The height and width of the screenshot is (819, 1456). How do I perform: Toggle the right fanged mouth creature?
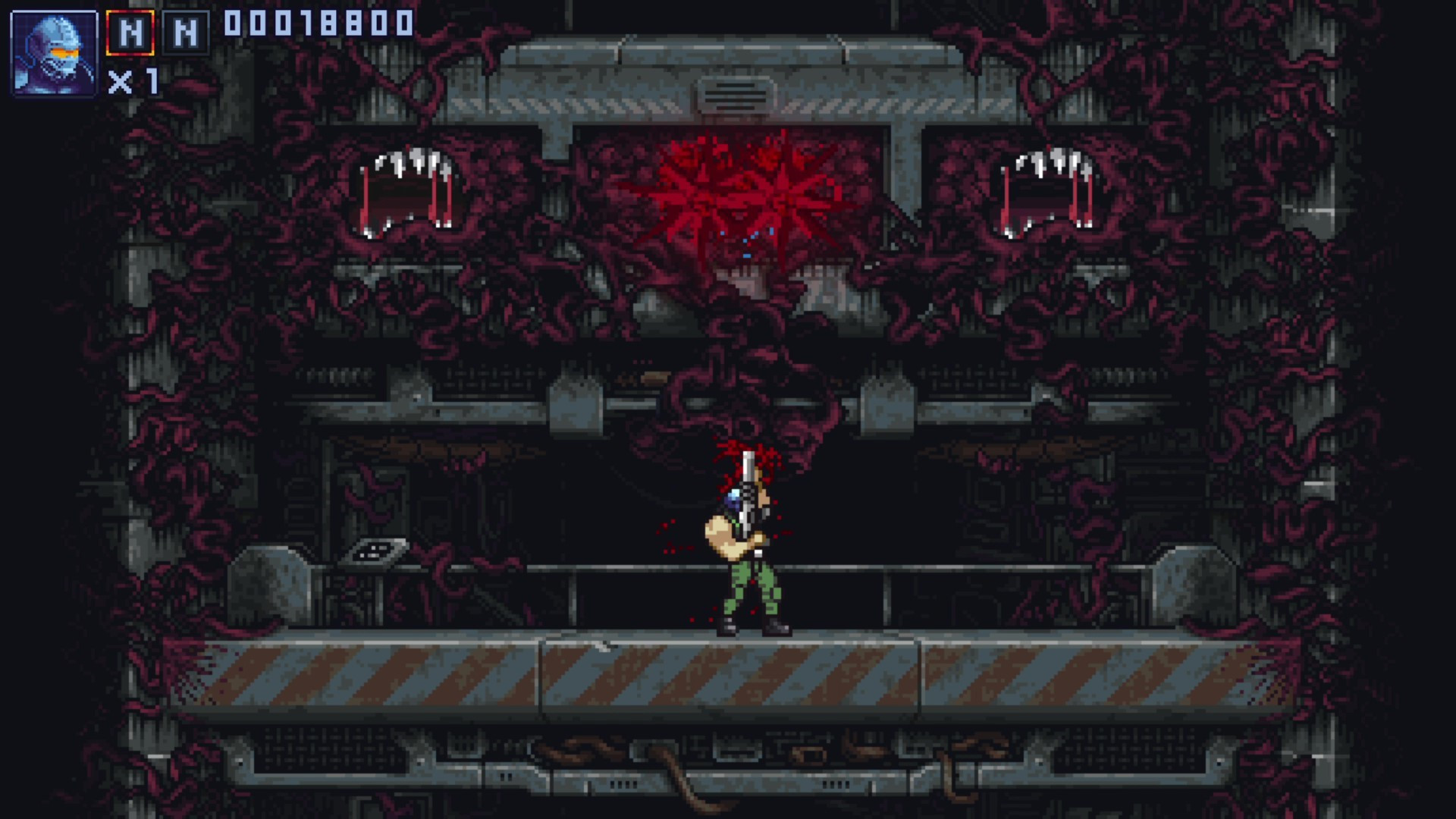click(x=1046, y=190)
